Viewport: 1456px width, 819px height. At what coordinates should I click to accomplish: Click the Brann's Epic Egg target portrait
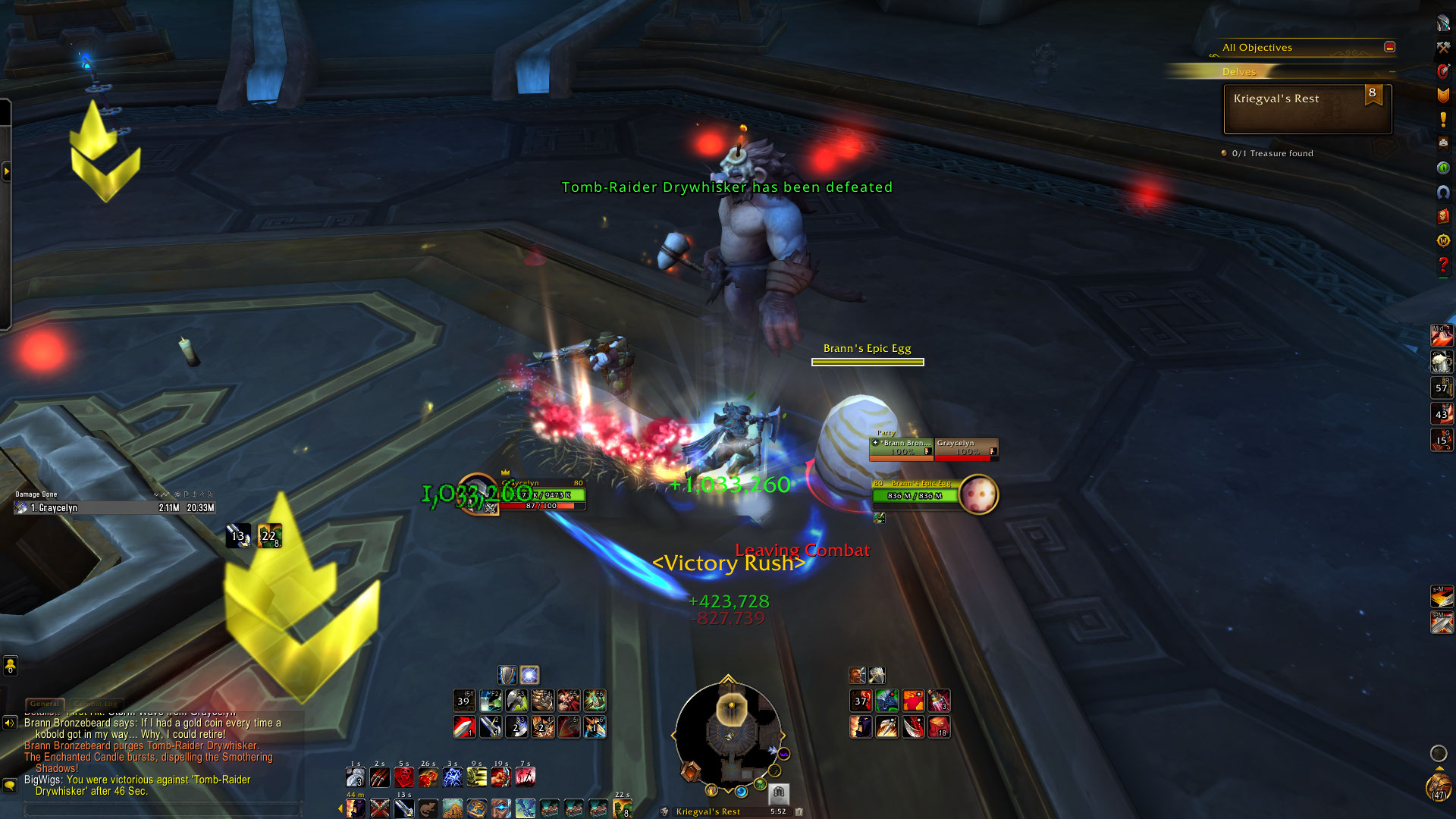pos(978,494)
